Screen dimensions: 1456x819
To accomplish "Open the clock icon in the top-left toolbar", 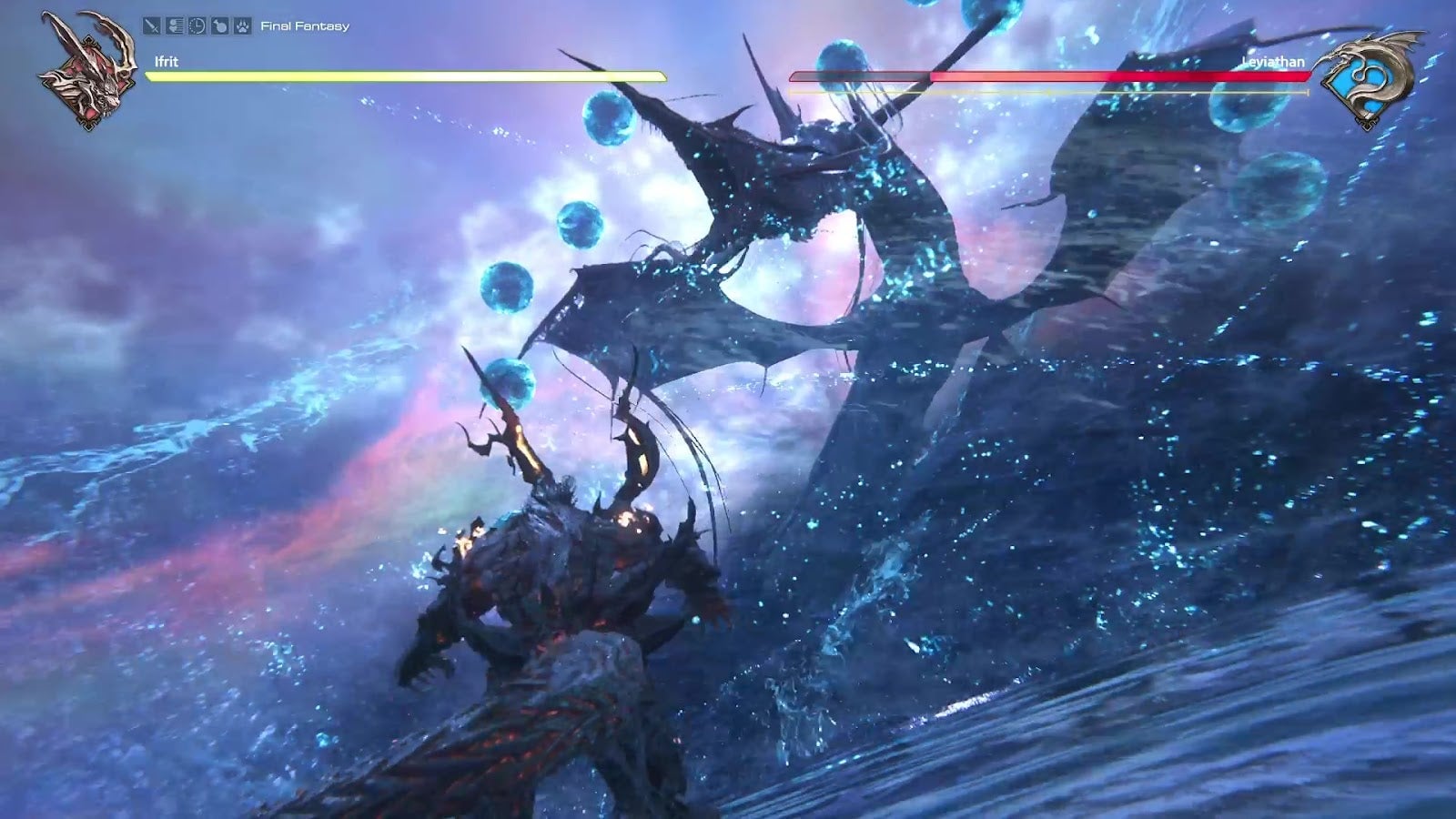I will pos(197,25).
